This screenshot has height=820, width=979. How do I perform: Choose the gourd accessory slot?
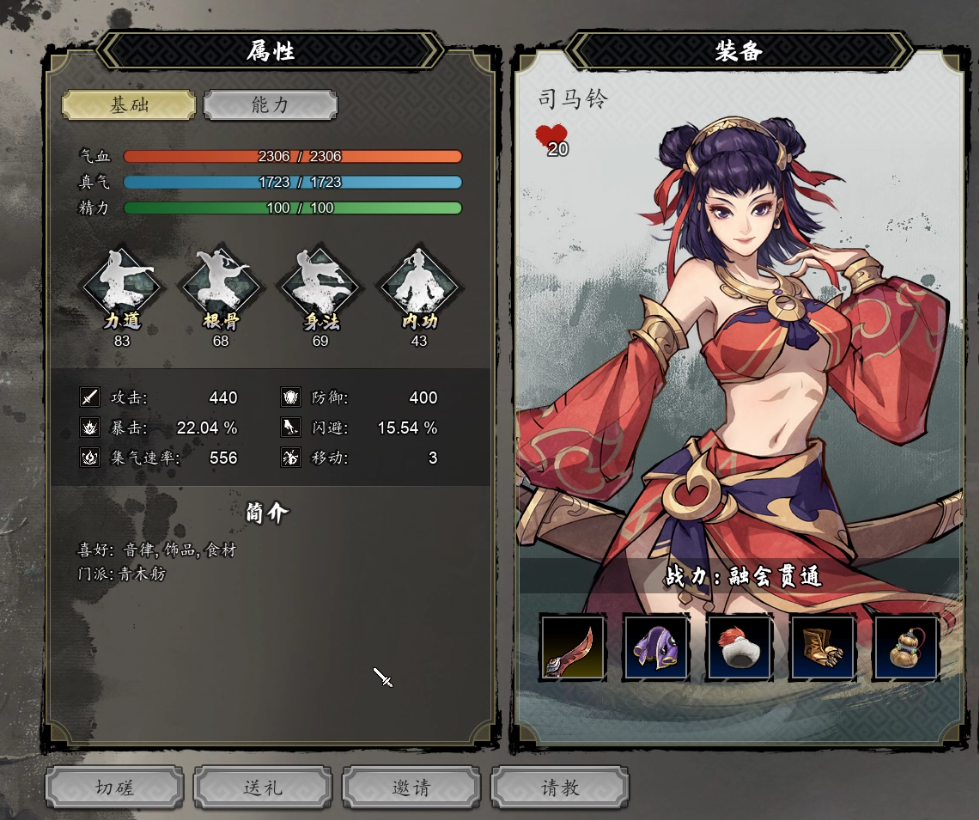[907, 647]
